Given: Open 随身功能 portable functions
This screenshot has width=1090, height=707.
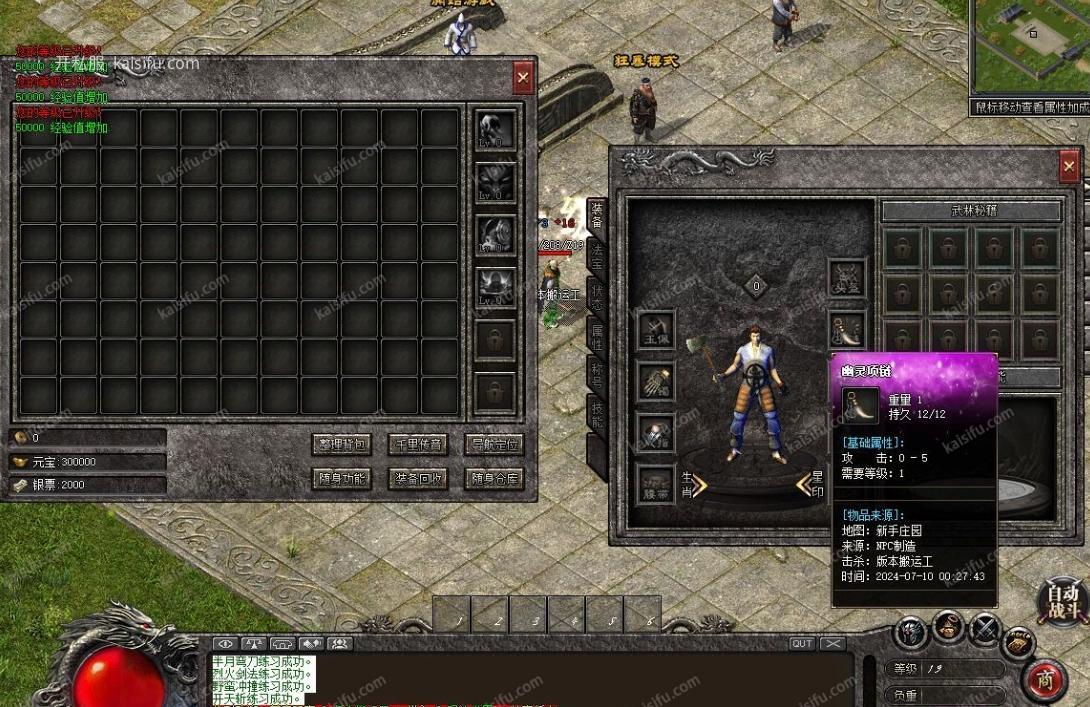Looking at the screenshot, I should 342,478.
